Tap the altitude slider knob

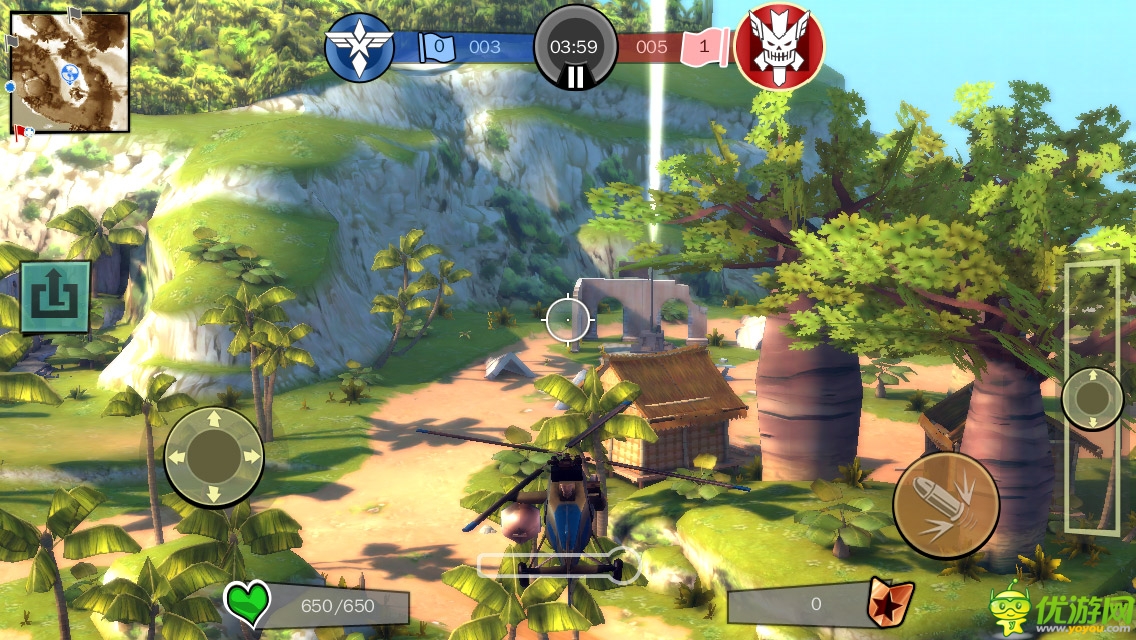tap(1092, 399)
